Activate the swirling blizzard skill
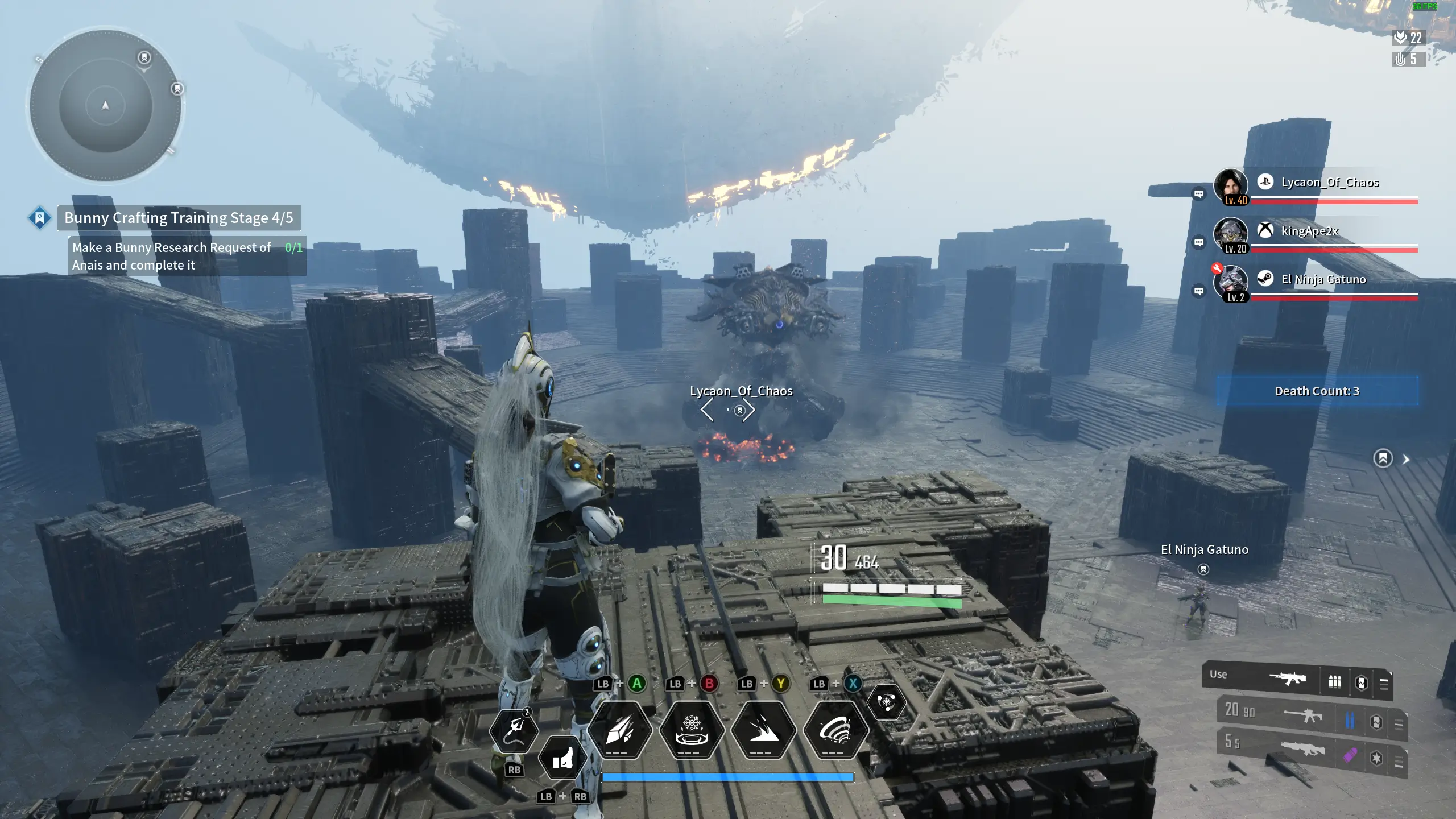This screenshot has width=1456, height=819. 835,730
